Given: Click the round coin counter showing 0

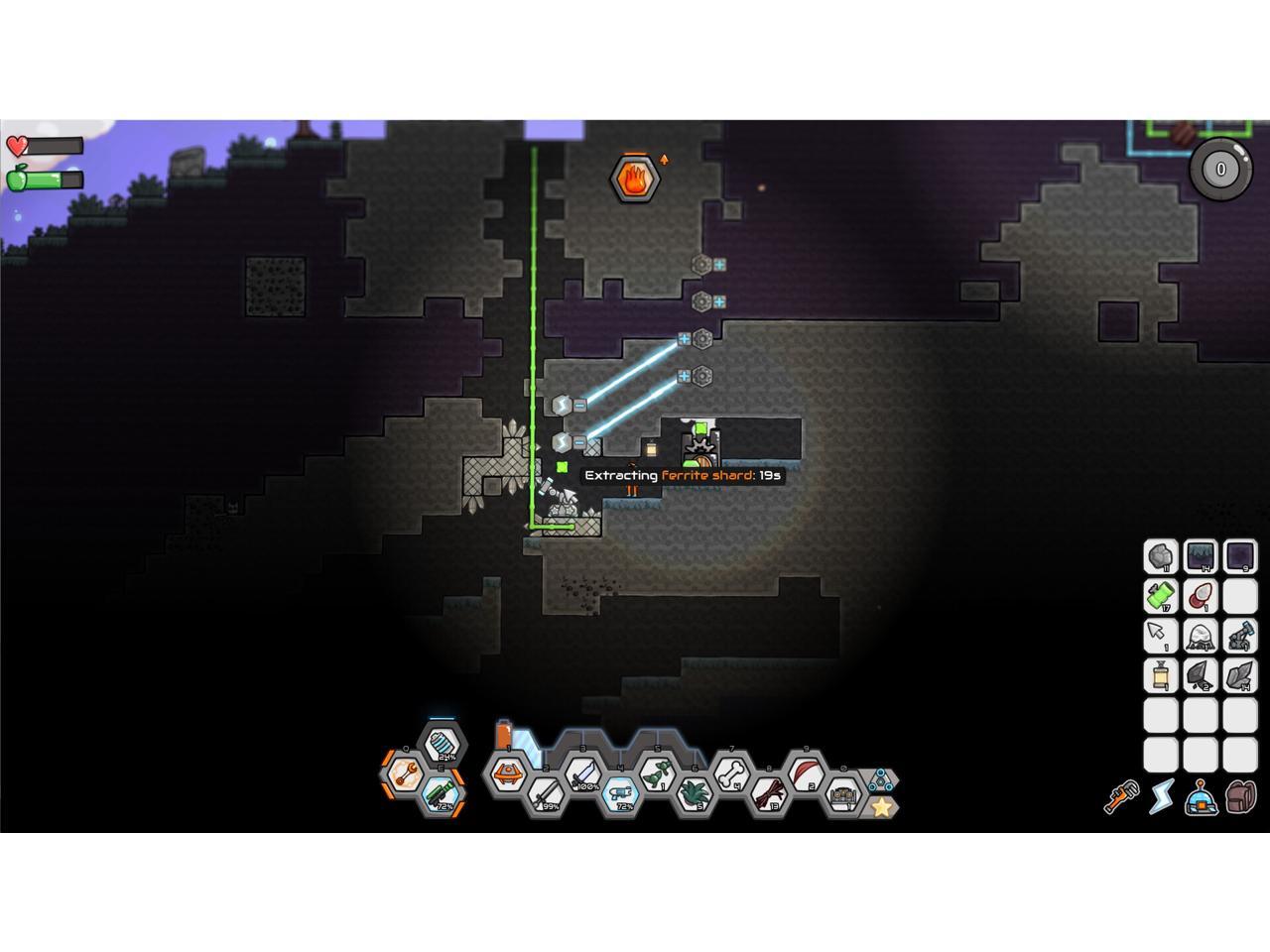Looking at the screenshot, I should 1220,169.
